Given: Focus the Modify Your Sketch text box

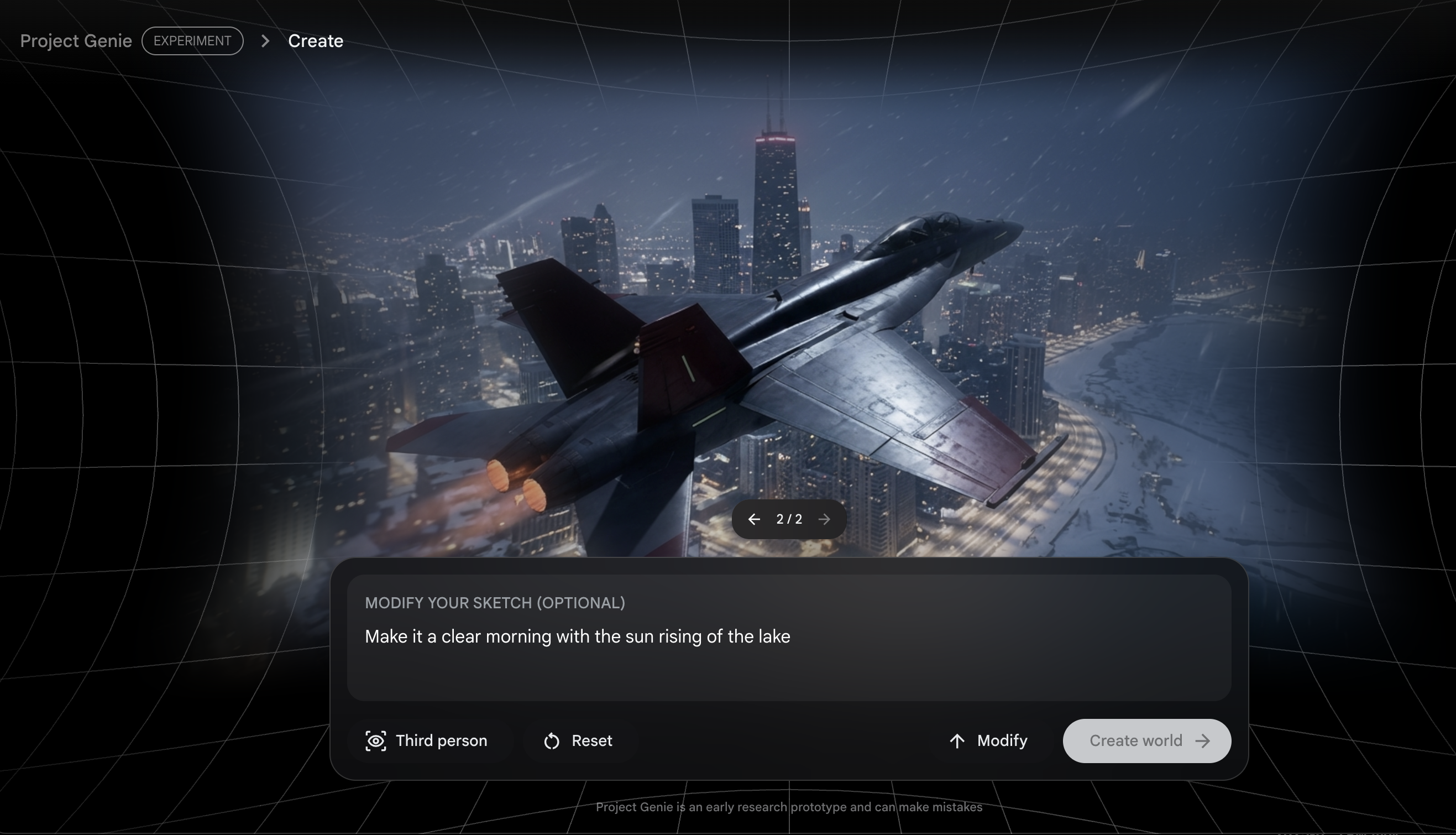Looking at the screenshot, I should [x=788, y=648].
